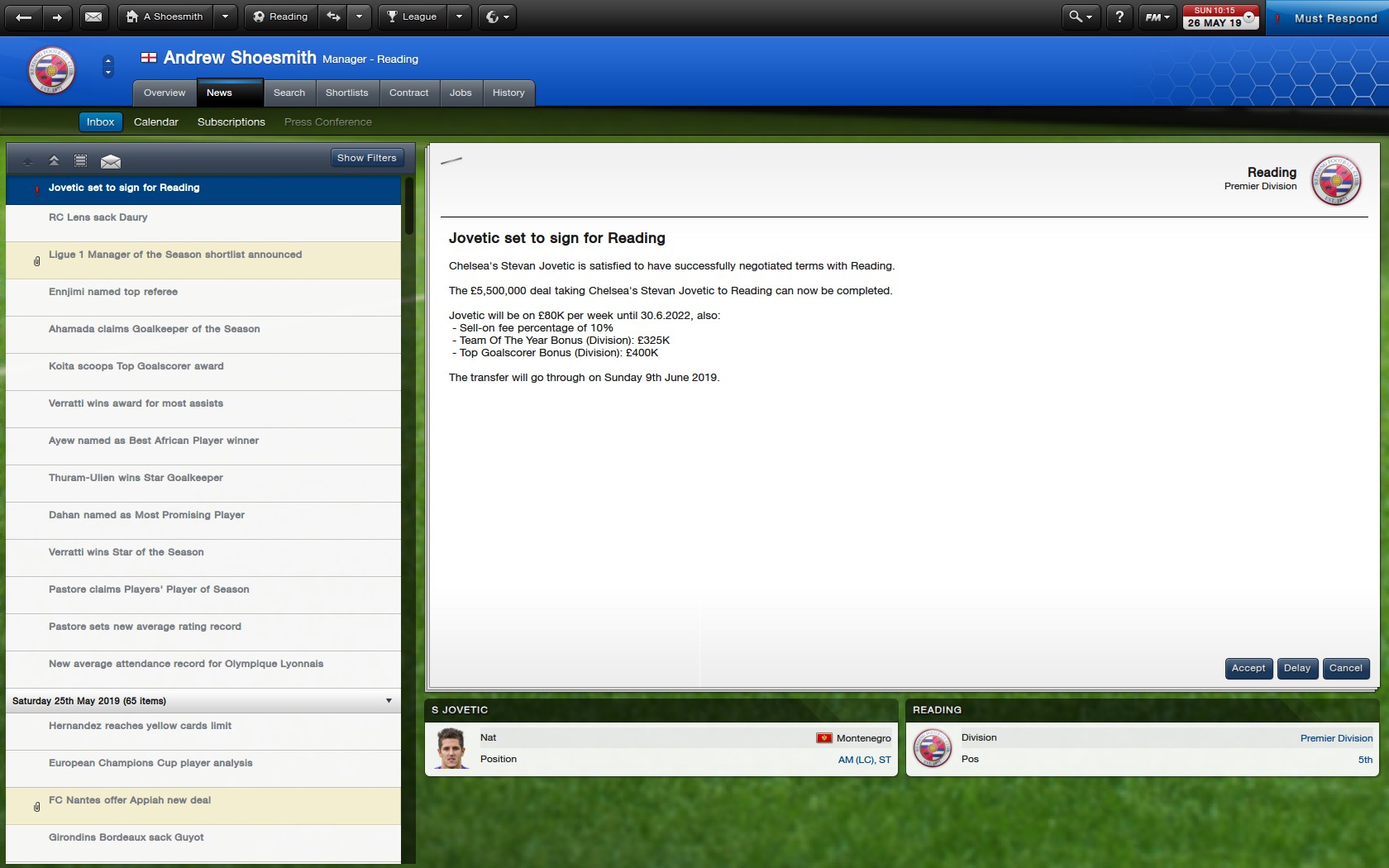Open Koita scoops Top Goalscorer award item
The width and height of the screenshot is (1389, 868).
tap(136, 366)
